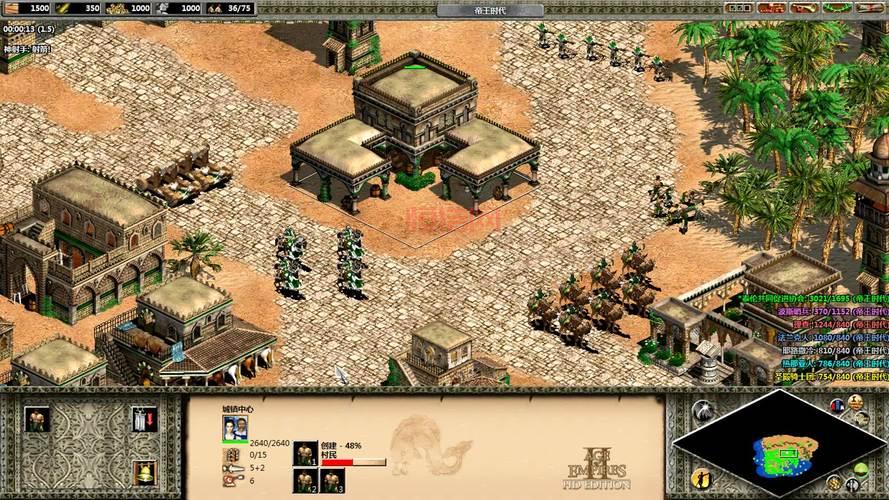
Task: Click the flare signal button beside the minimap
Action: (702, 410)
